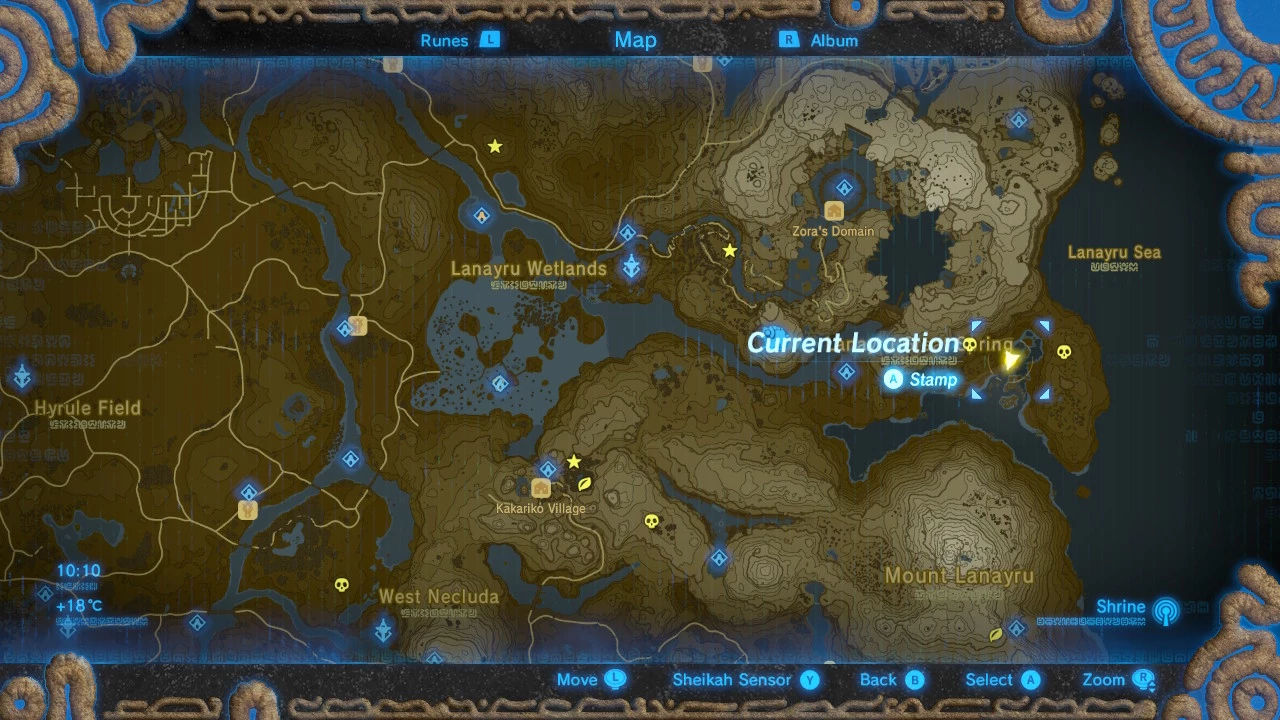1280x720 pixels.
Task: Select the shrine marker above Zora's Domain
Action: [845, 187]
